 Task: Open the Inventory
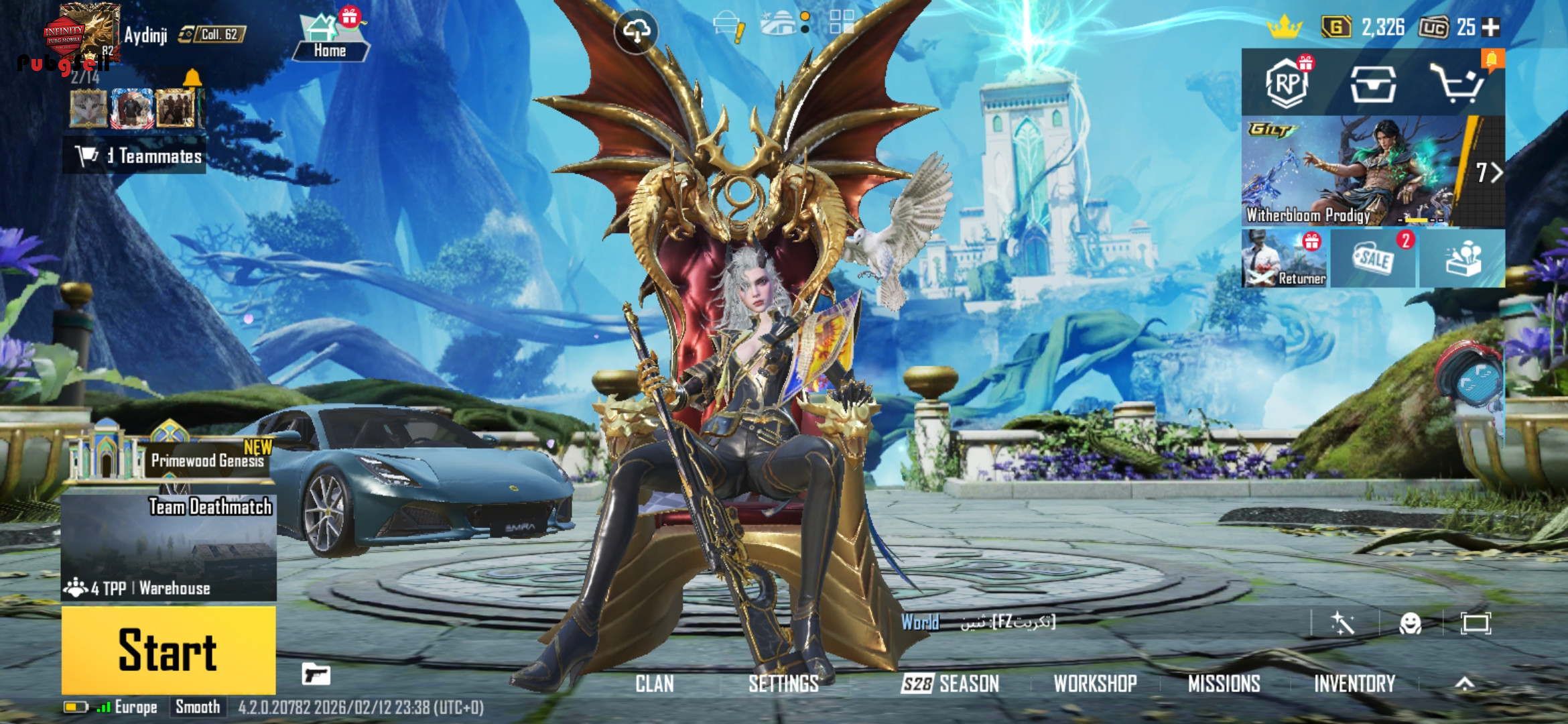point(1354,684)
